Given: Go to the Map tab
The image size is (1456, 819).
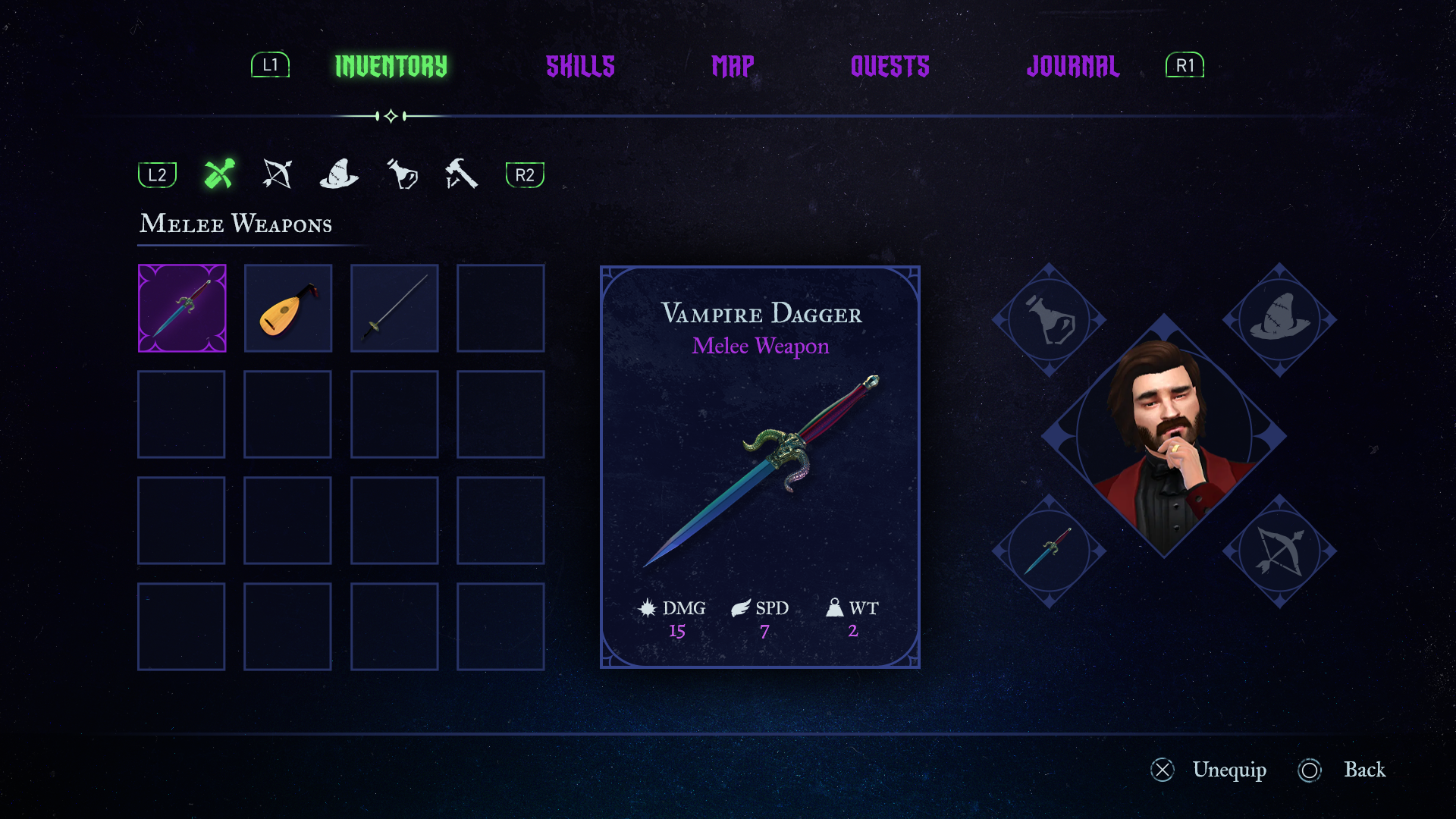Looking at the screenshot, I should pos(733,67).
